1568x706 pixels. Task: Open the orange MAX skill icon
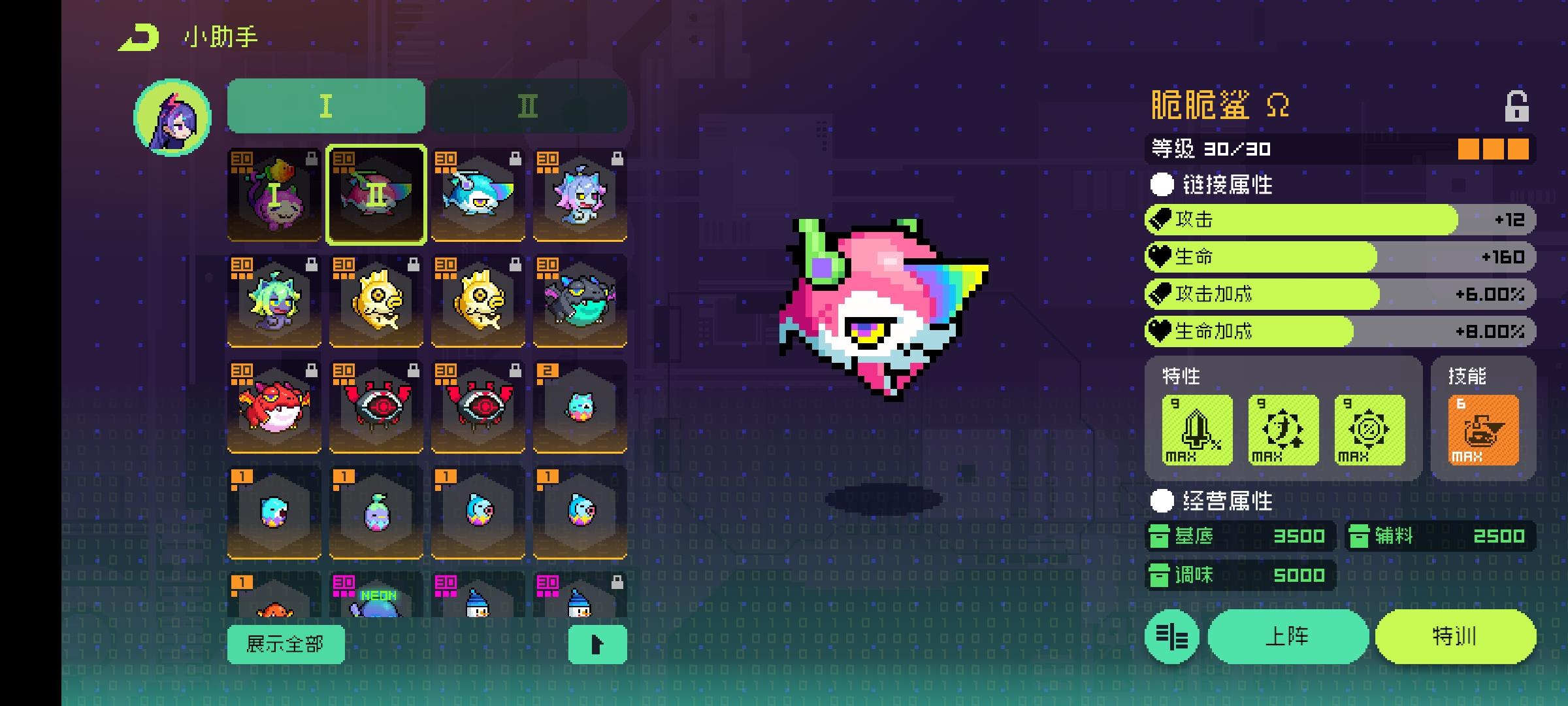pyautogui.click(x=1483, y=430)
